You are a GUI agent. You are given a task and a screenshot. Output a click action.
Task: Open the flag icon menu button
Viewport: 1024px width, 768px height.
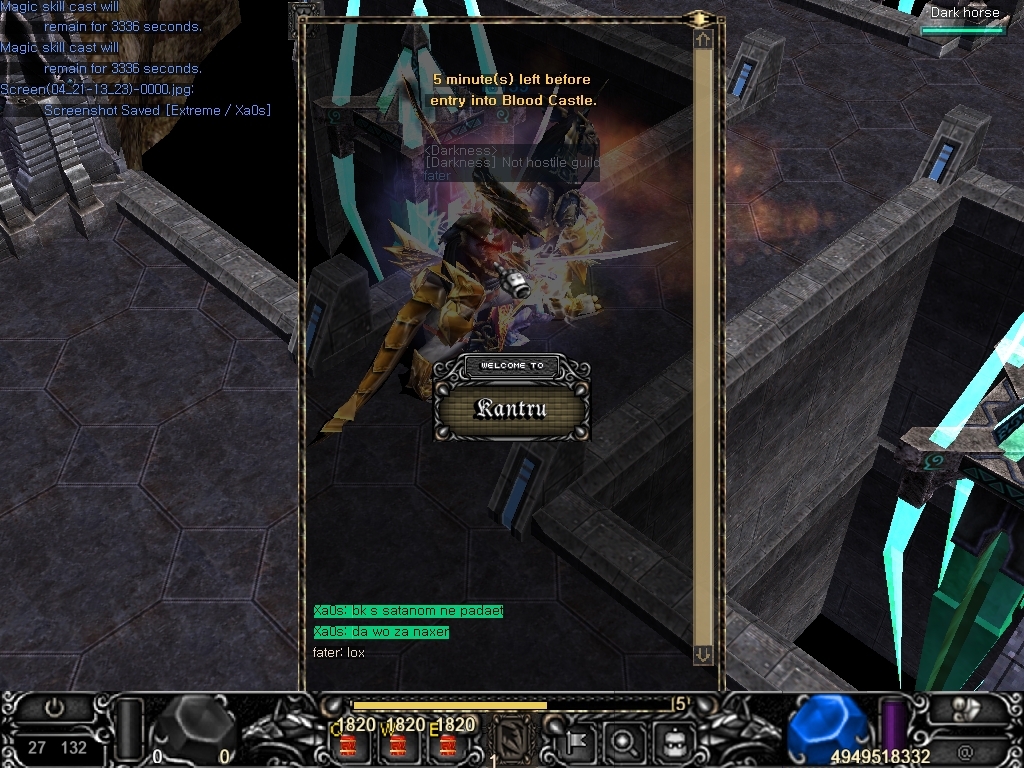pos(578,742)
